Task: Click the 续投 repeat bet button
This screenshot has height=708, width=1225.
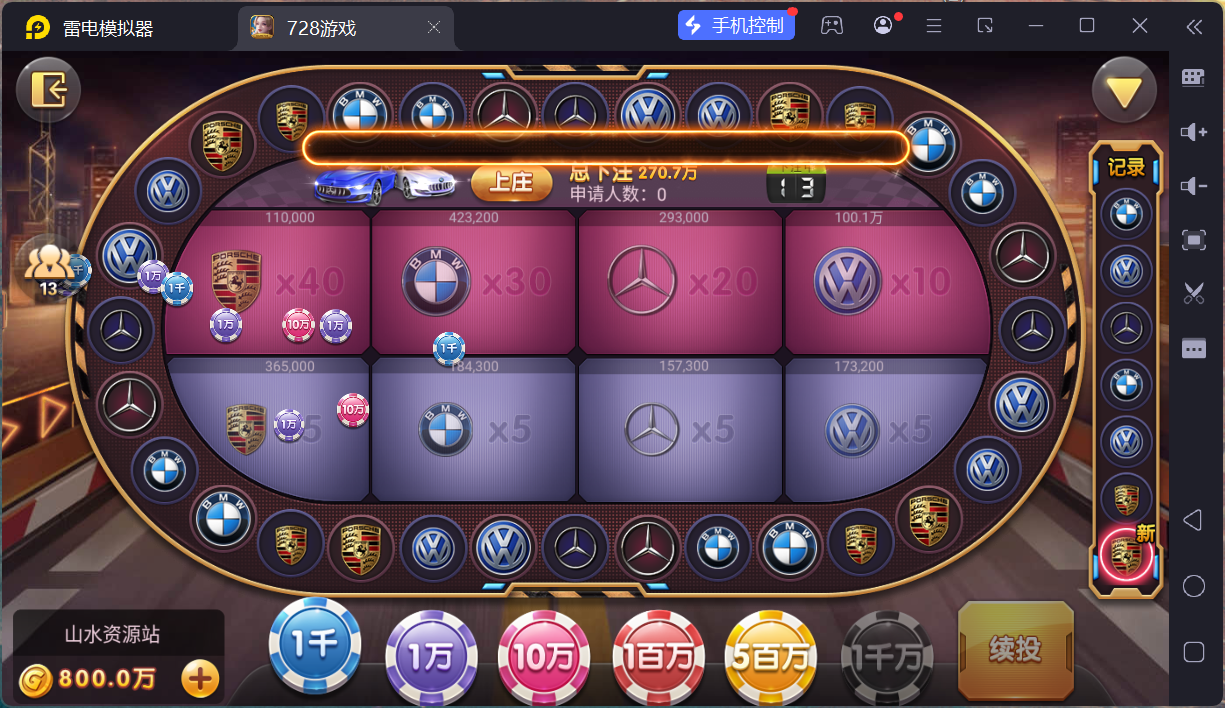Action: [x=1015, y=649]
